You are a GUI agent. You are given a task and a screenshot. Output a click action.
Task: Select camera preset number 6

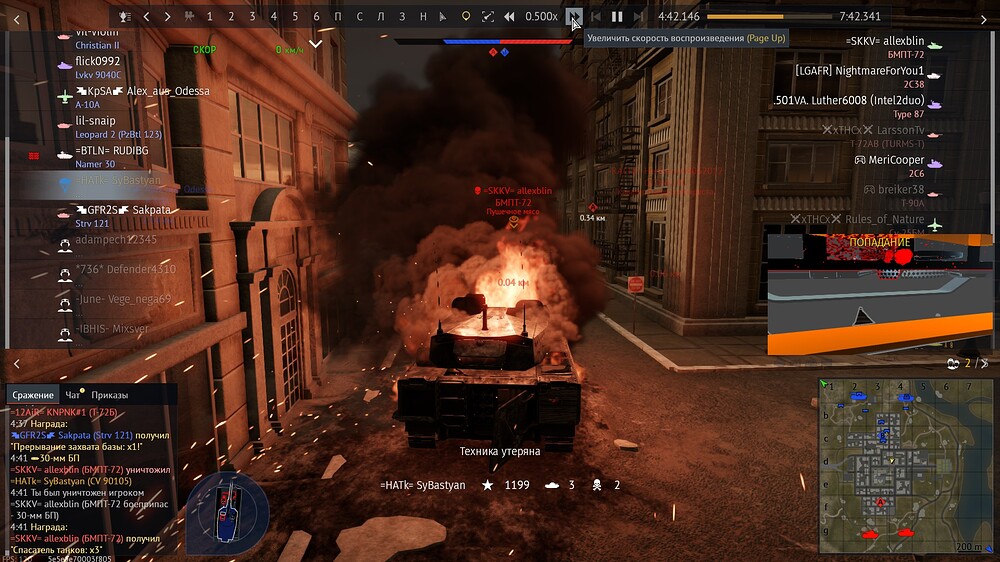(316, 16)
